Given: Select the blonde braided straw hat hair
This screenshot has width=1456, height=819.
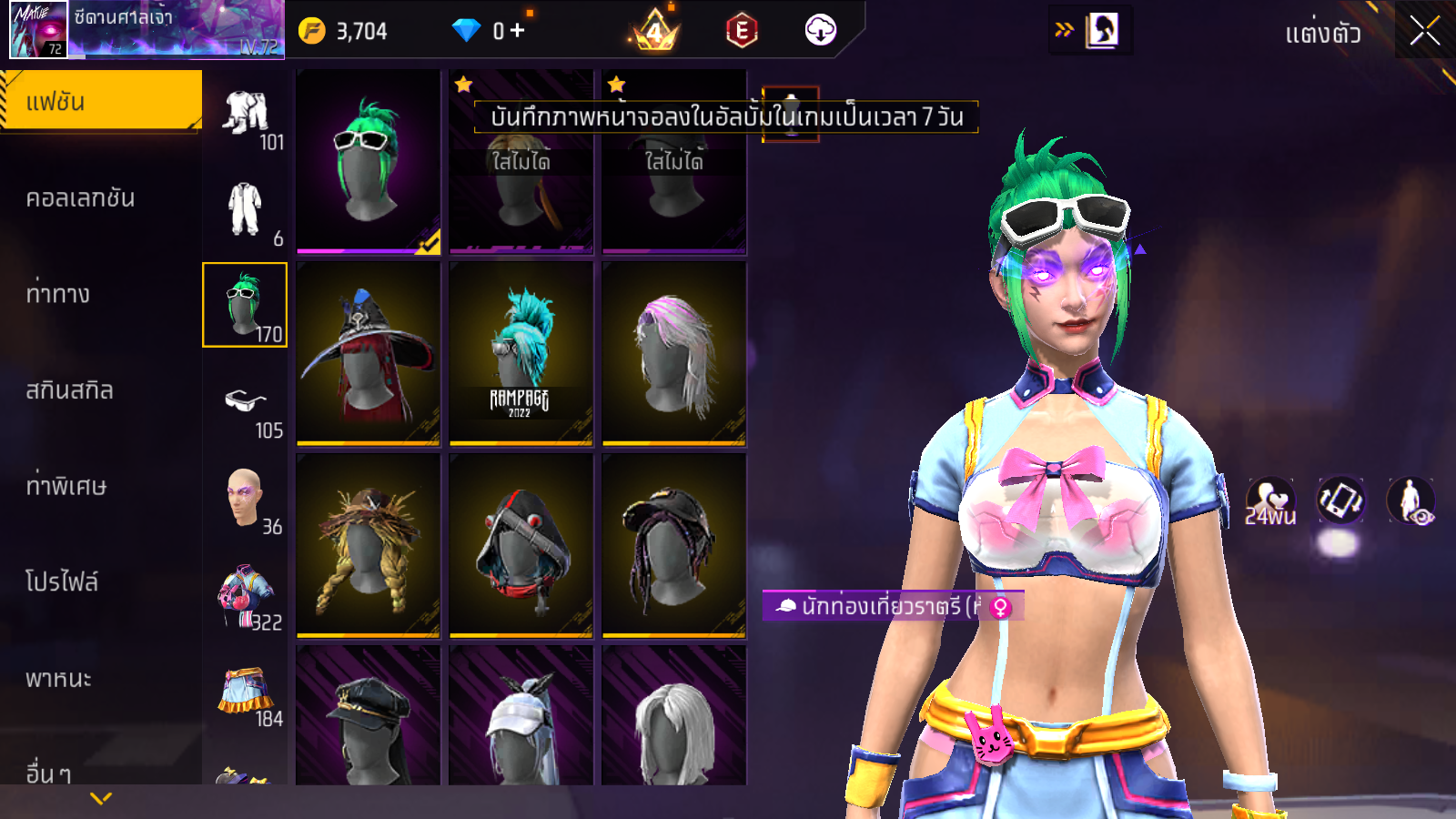Looking at the screenshot, I should click(x=368, y=545).
